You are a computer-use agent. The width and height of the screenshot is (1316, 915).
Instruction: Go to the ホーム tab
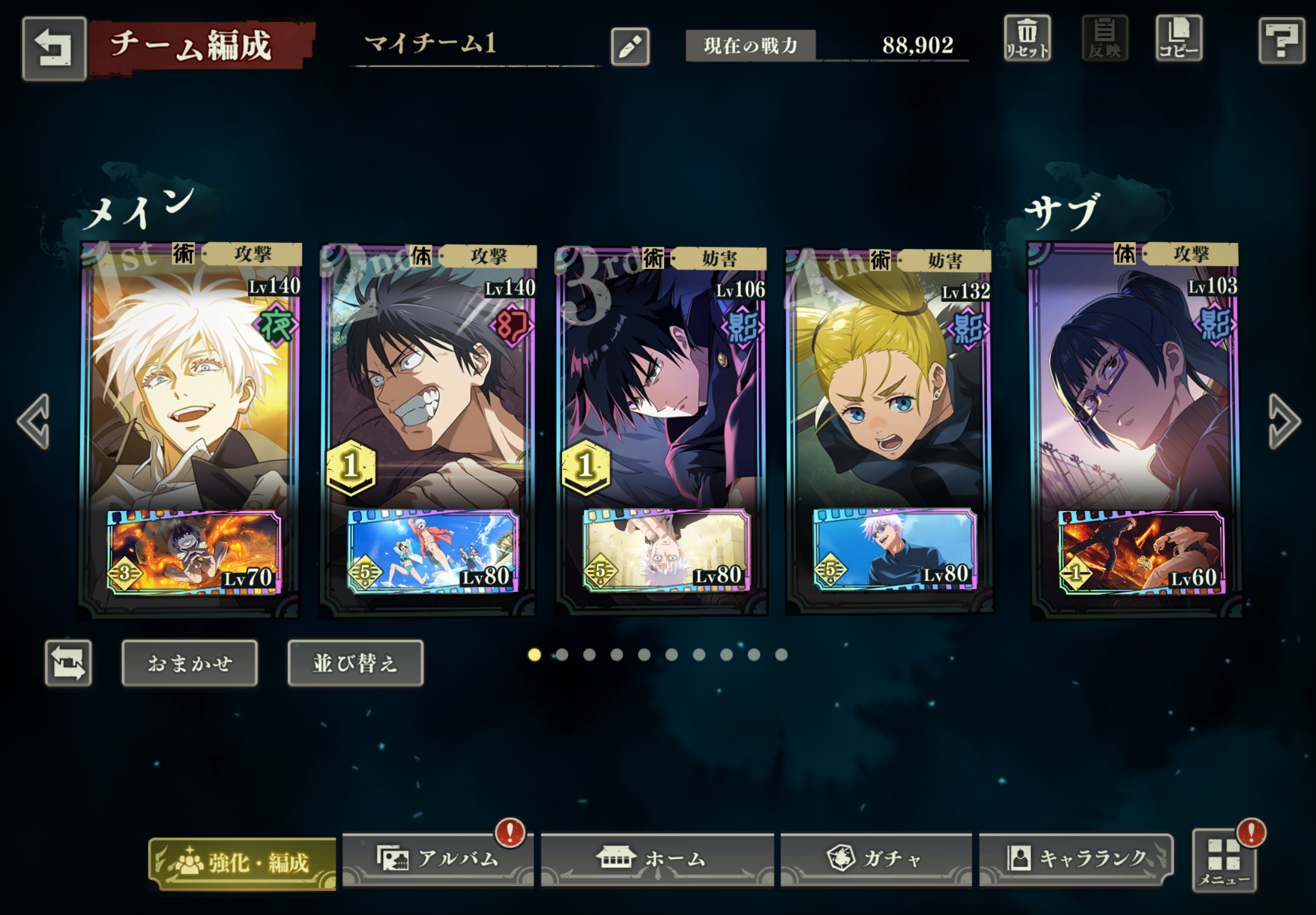(656, 859)
